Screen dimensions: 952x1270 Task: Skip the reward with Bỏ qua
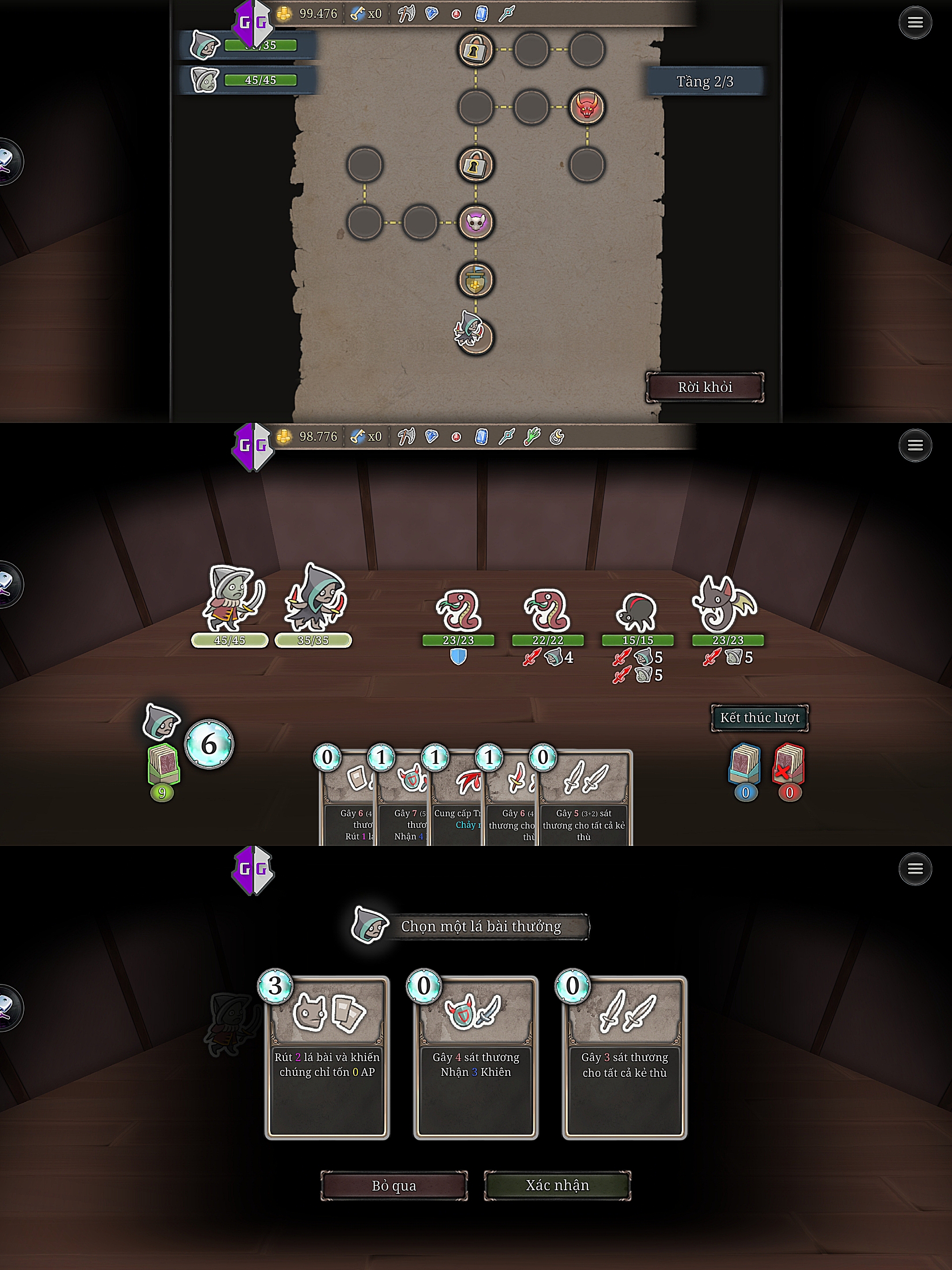[394, 1185]
